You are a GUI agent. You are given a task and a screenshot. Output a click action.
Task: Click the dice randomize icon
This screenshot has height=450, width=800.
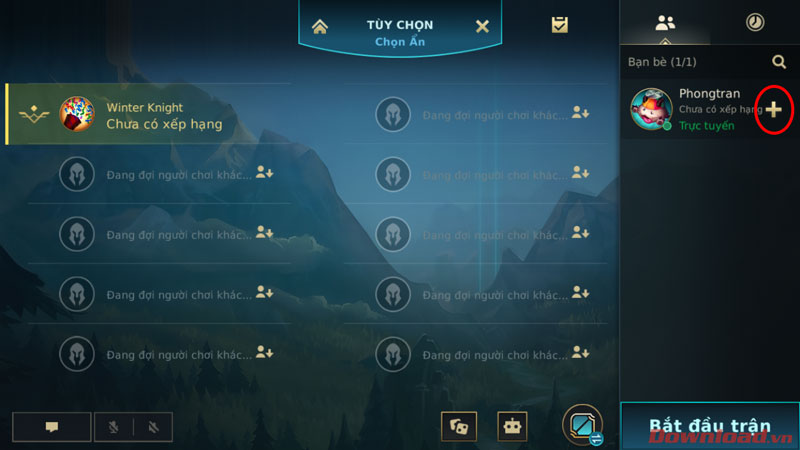pos(459,426)
